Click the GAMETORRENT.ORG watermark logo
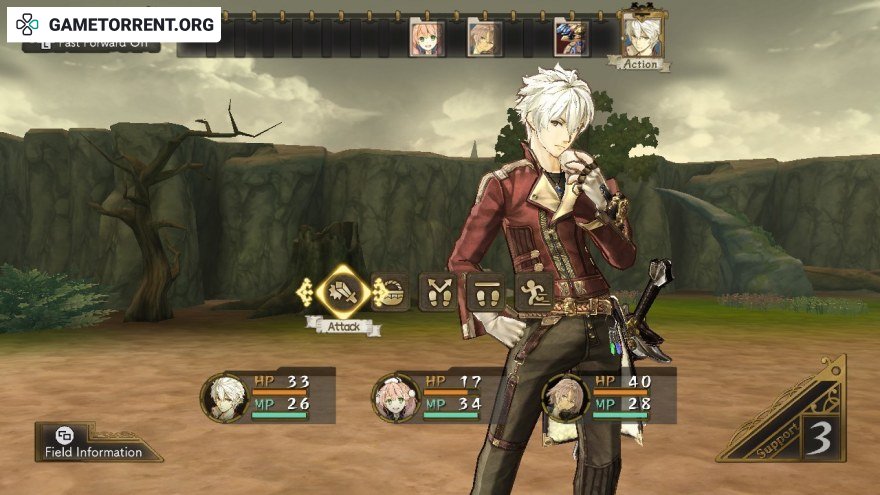 tap(113, 24)
